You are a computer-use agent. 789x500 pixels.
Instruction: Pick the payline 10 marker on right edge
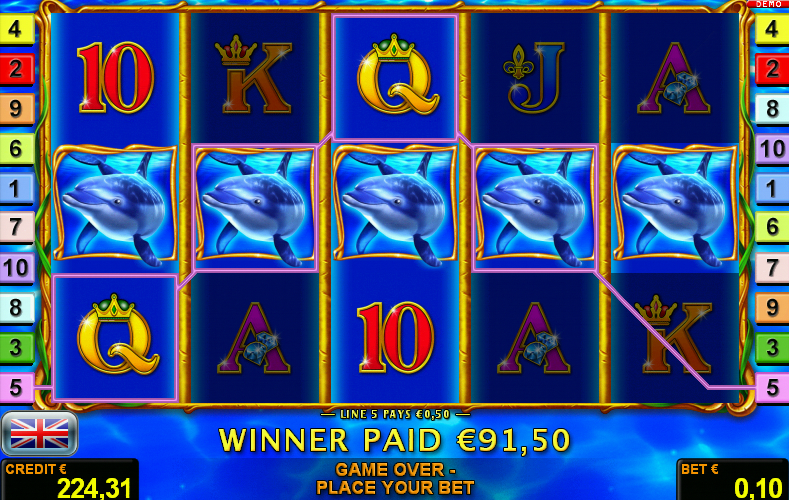point(771,149)
